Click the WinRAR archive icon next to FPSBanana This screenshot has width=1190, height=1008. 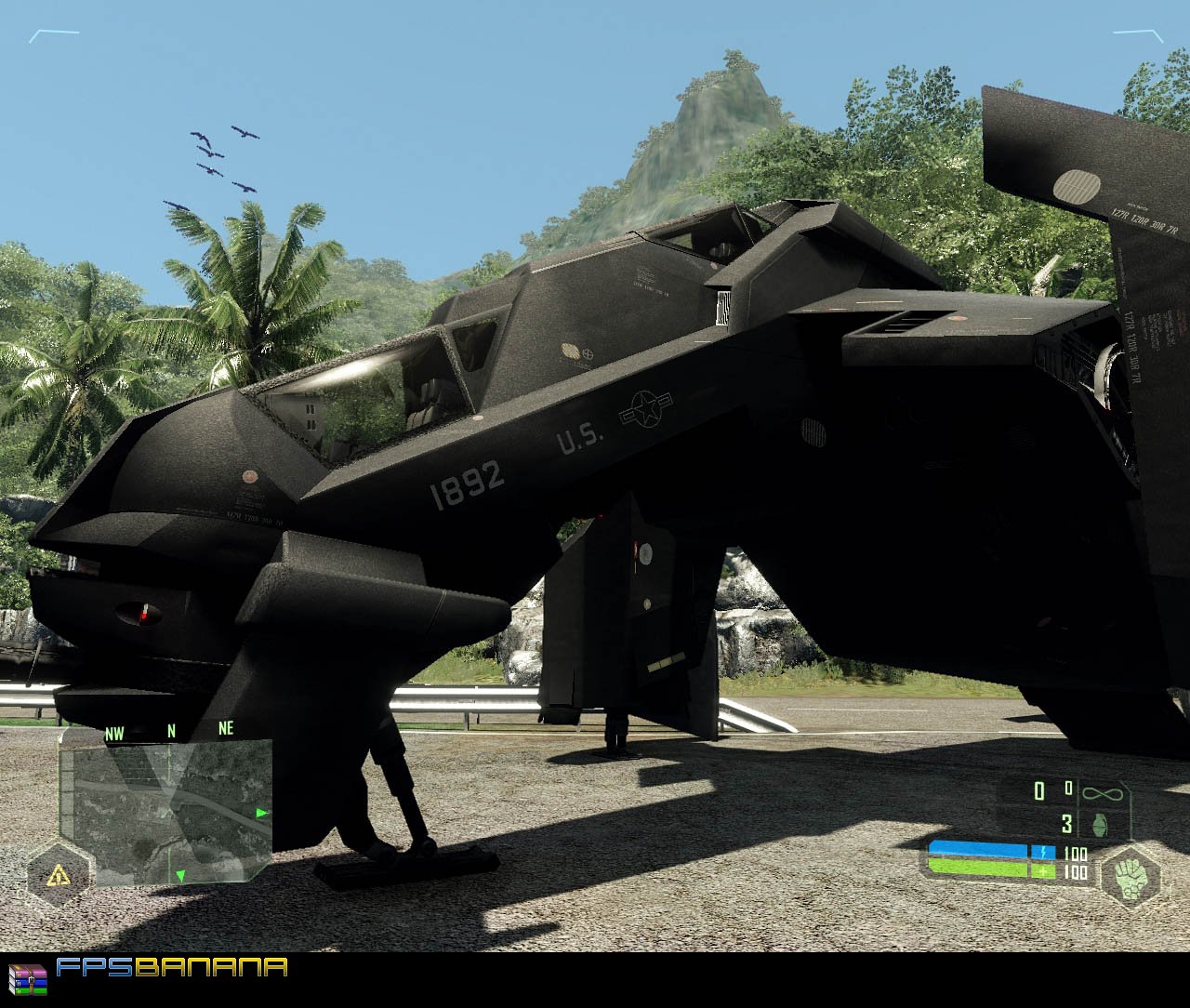click(x=31, y=977)
